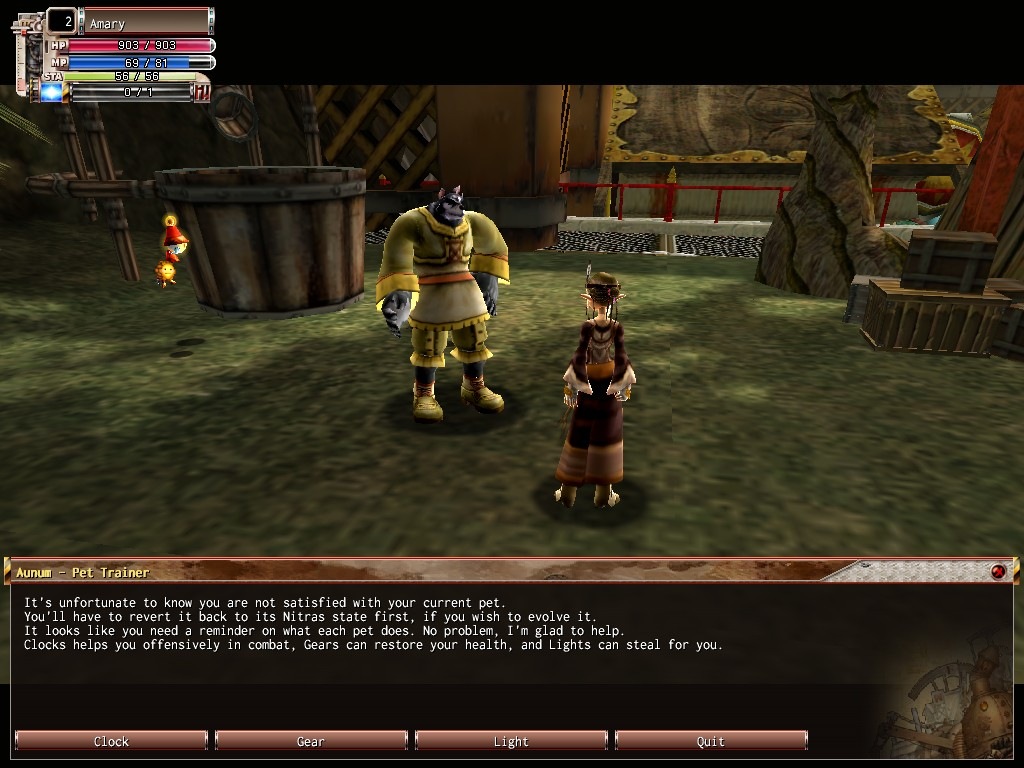The height and width of the screenshot is (768, 1024).
Task: Select the Gear pet option
Action: pyautogui.click(x=311, y=741)
